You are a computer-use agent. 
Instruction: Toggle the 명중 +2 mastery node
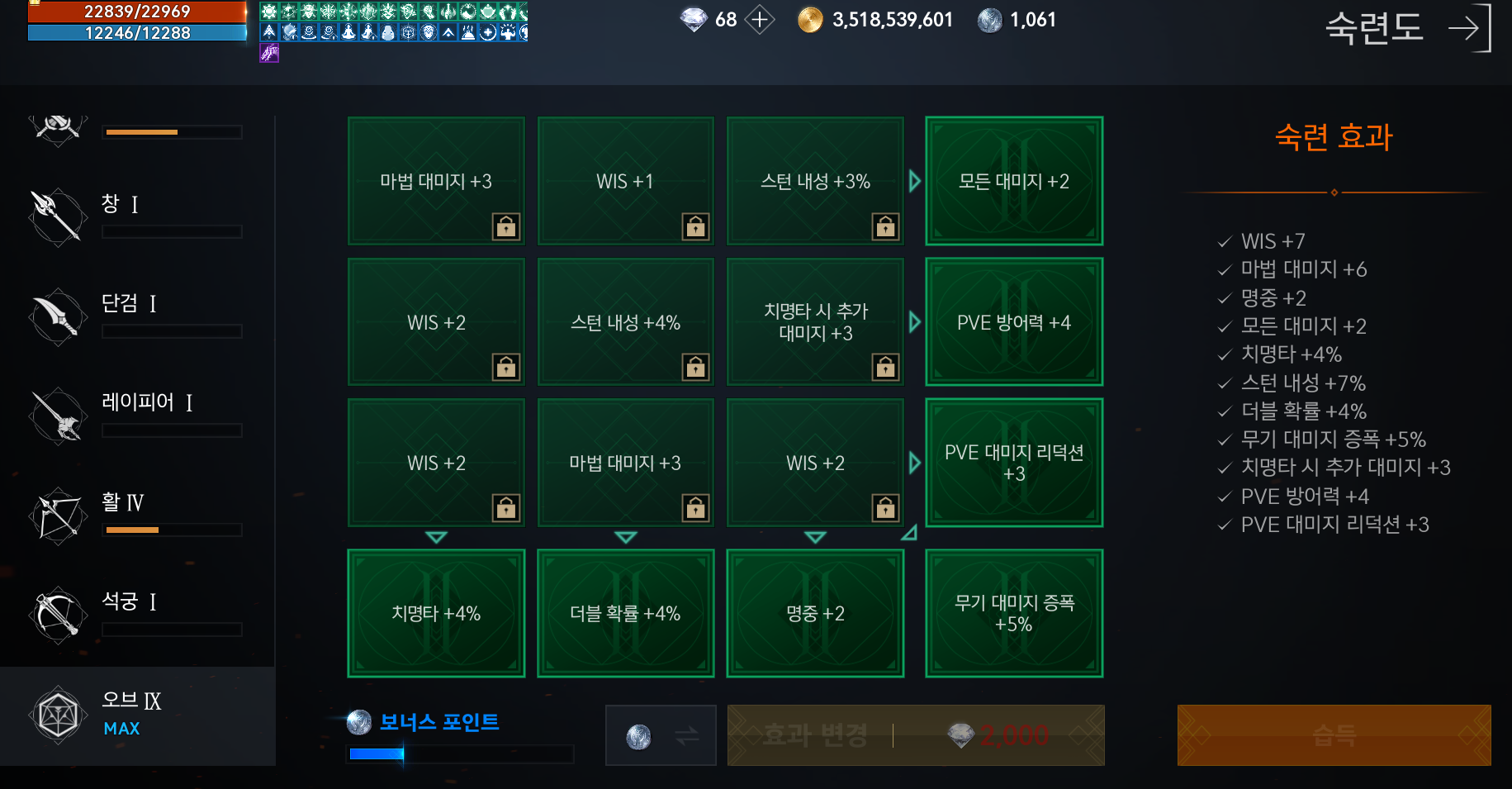(x=815, y=613)
